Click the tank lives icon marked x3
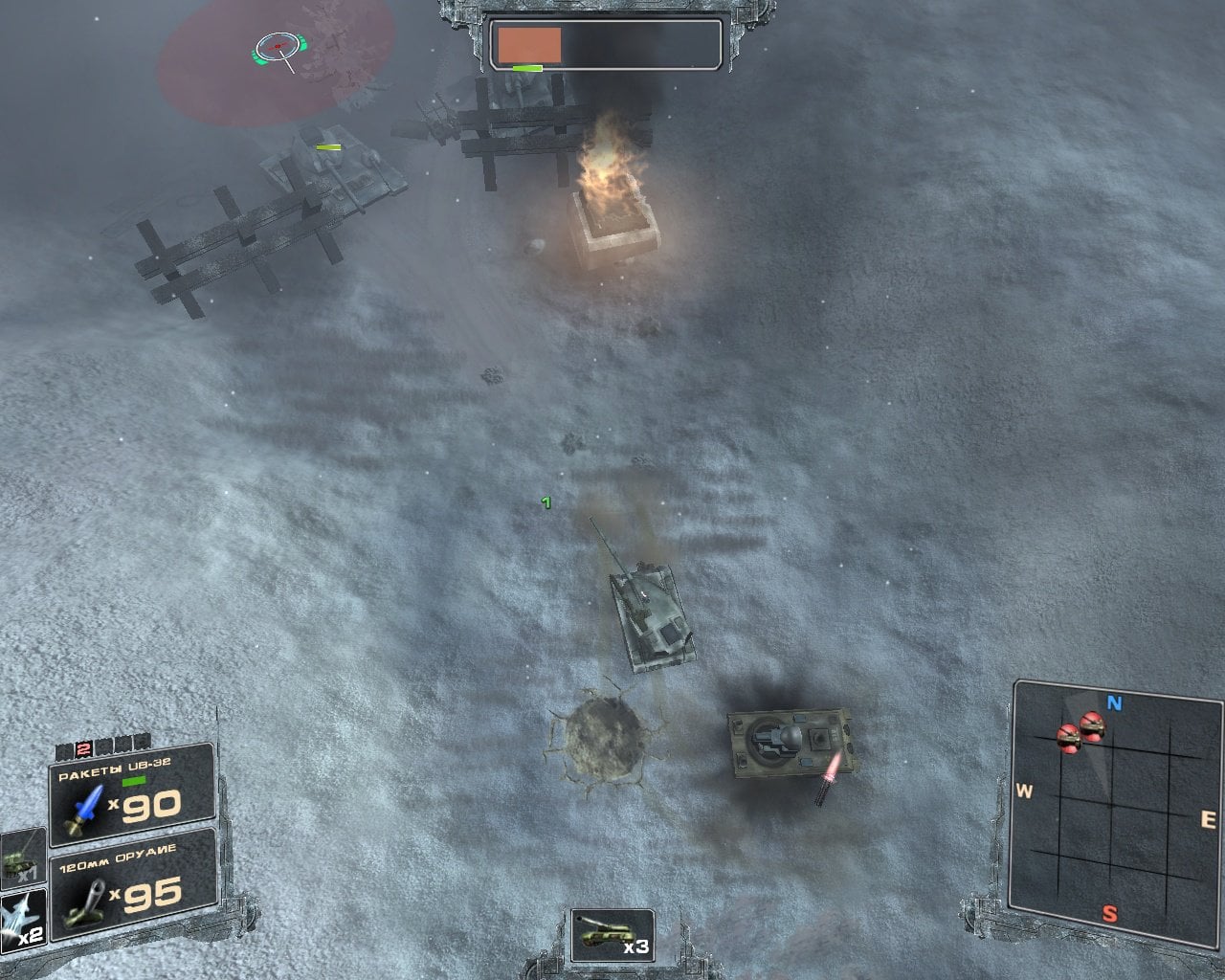The height and width of the screenshot is (980, 1225). [612, 934]
